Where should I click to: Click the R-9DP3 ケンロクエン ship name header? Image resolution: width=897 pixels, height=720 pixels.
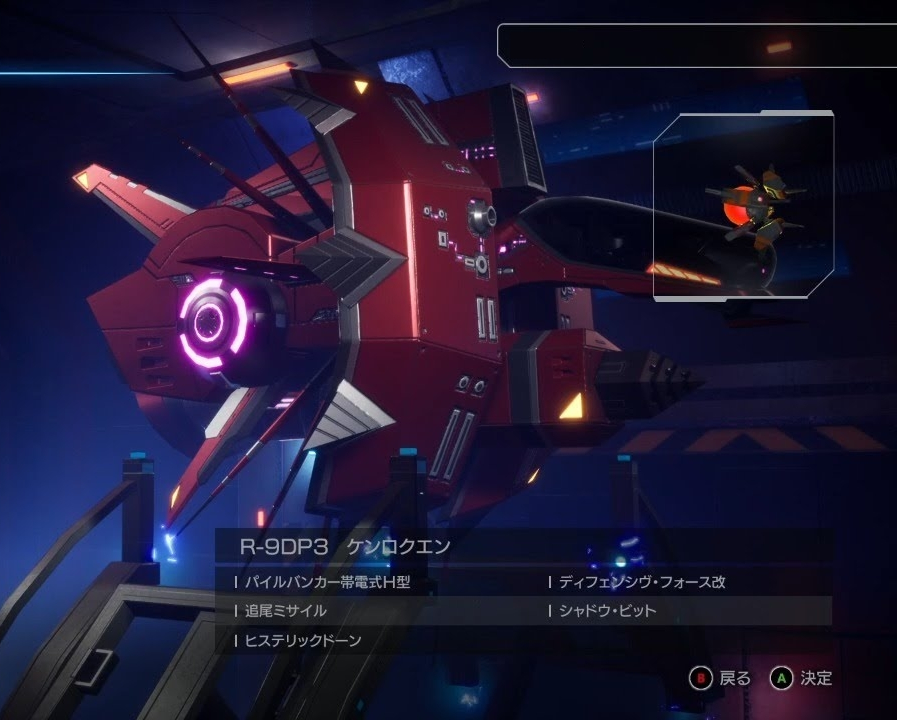346,546
